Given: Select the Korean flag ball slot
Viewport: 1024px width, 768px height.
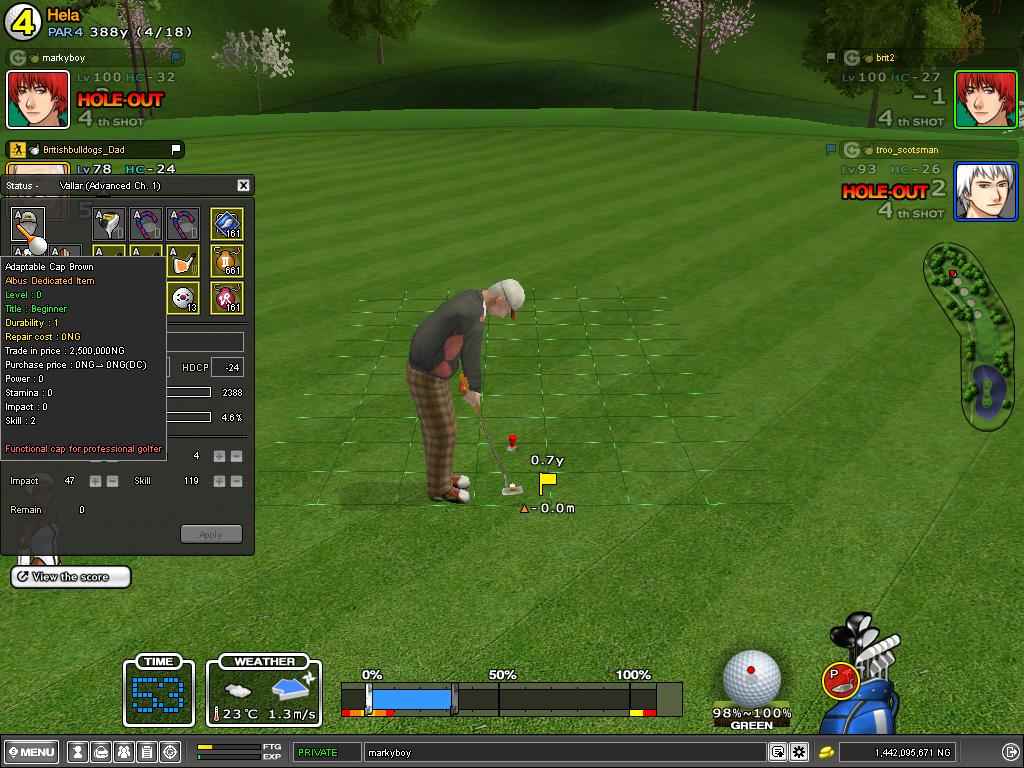Looking at the screenshot, I should coord(183,297).
